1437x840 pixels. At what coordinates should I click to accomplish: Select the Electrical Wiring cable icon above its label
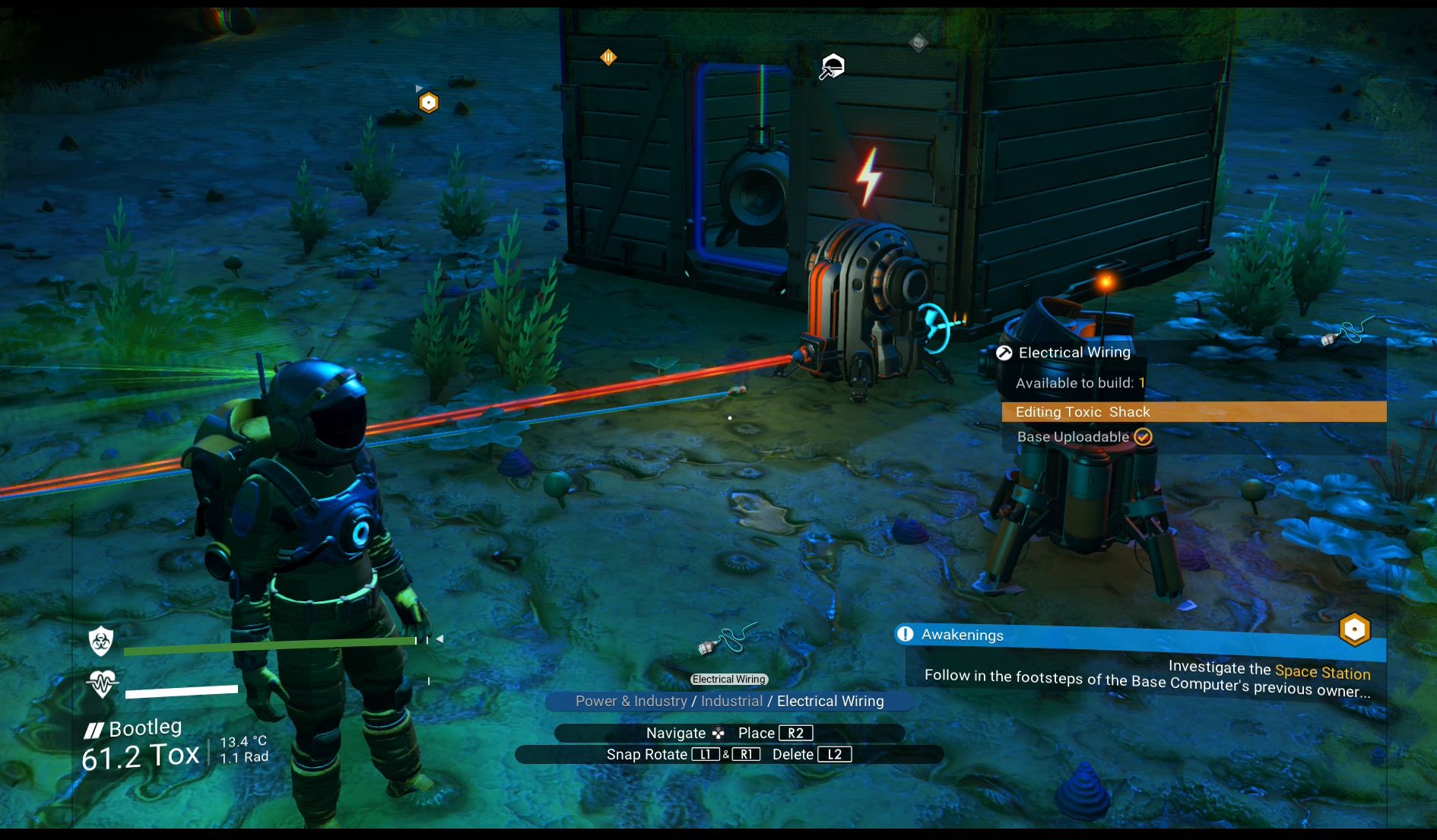[x=728, y=639]
